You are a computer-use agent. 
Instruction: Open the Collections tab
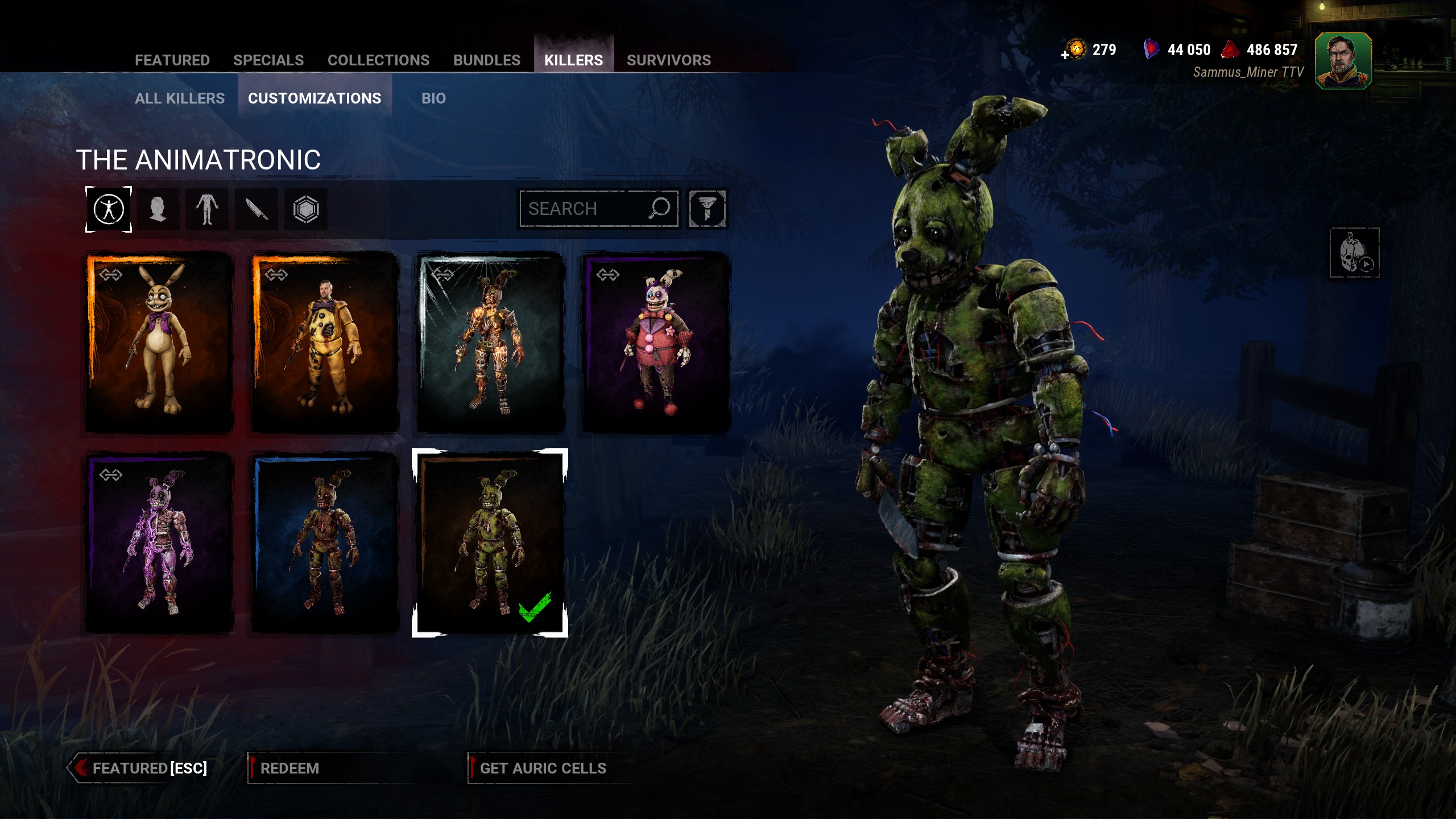pos(378,60)
